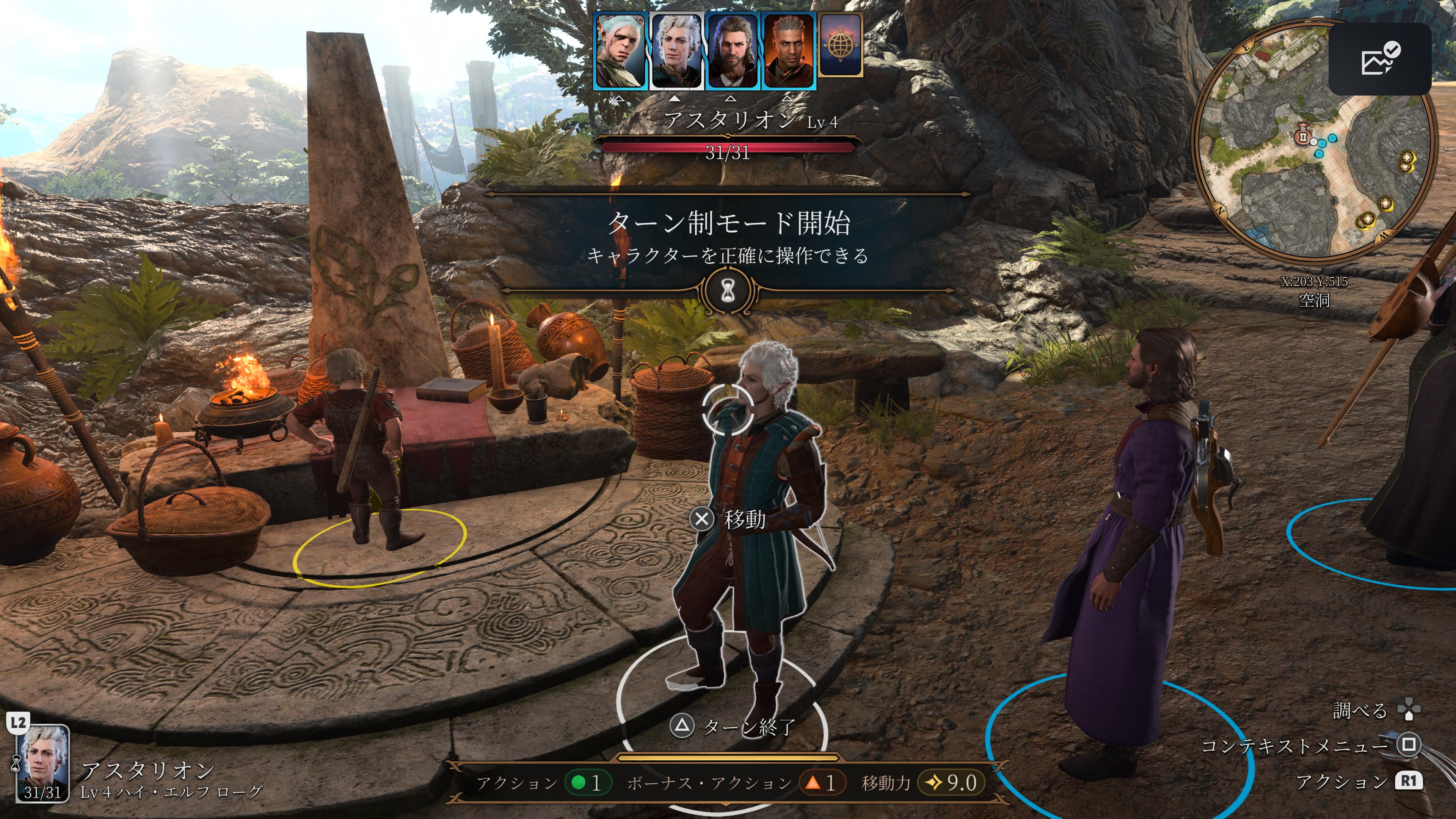Click the hourglass turn-based mode emblem
Screen dimensions: 1456x819
[x=728, y=291]
